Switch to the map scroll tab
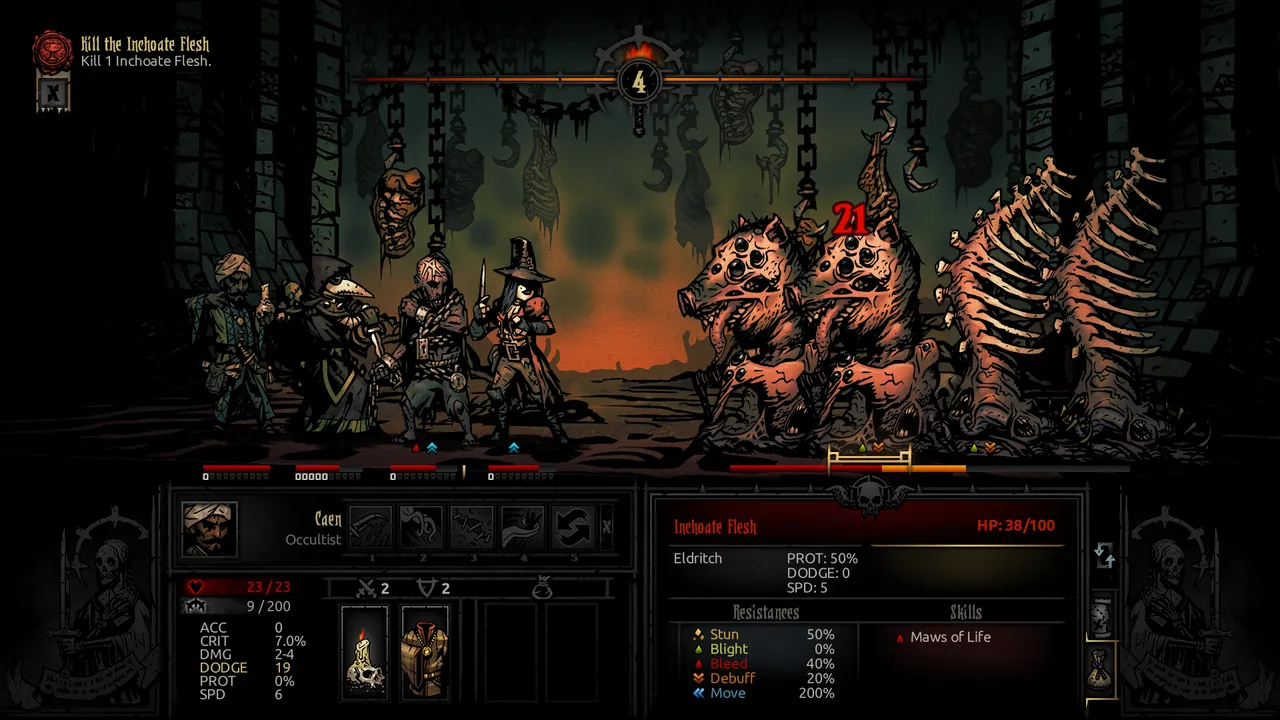Viewport: 1280px width, 720px height. (x=1101, y=618)
